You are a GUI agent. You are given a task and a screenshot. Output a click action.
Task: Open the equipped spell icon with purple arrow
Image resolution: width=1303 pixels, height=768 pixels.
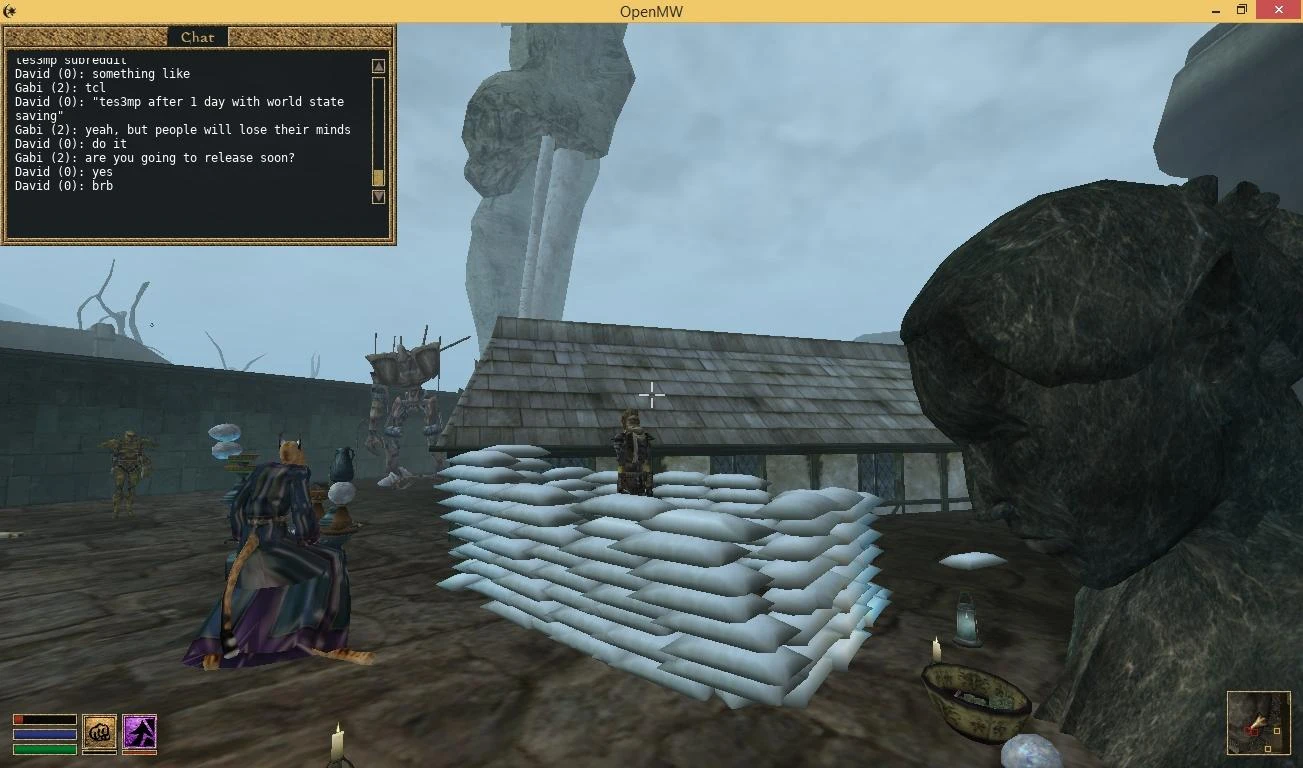[x=138, y=733]
